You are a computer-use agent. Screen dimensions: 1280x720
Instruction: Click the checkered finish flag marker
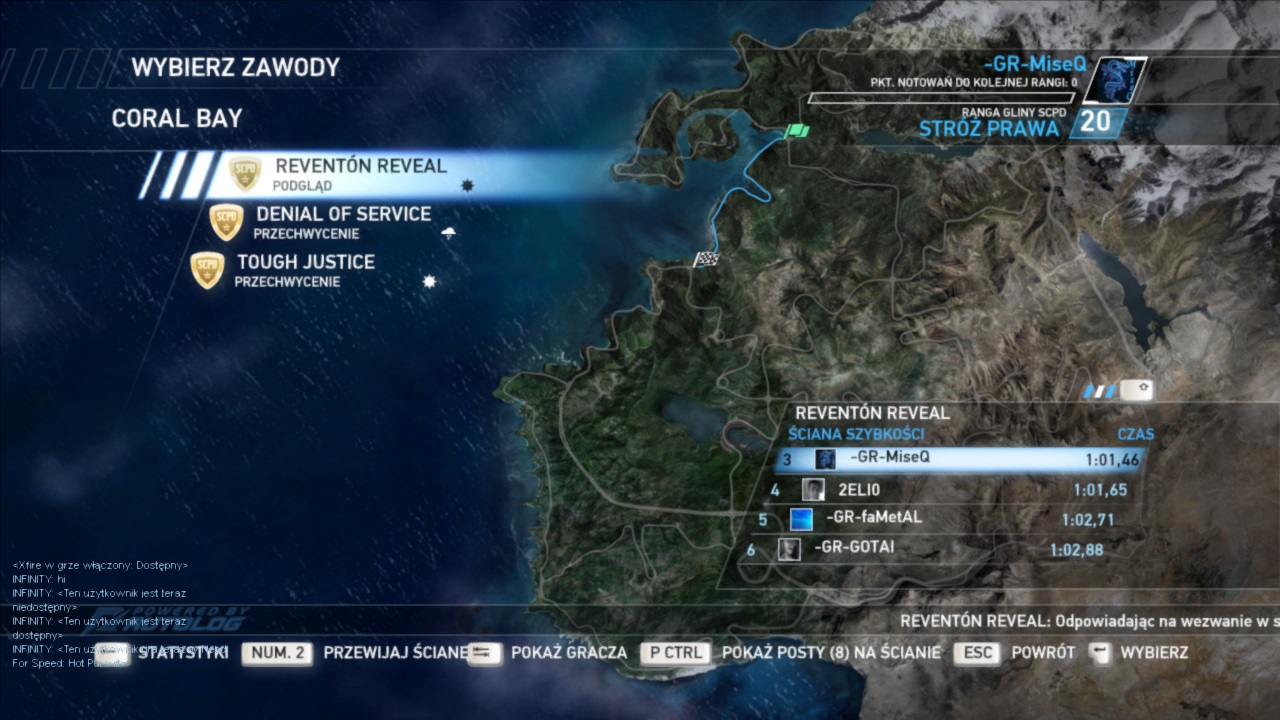pos(706,260)
